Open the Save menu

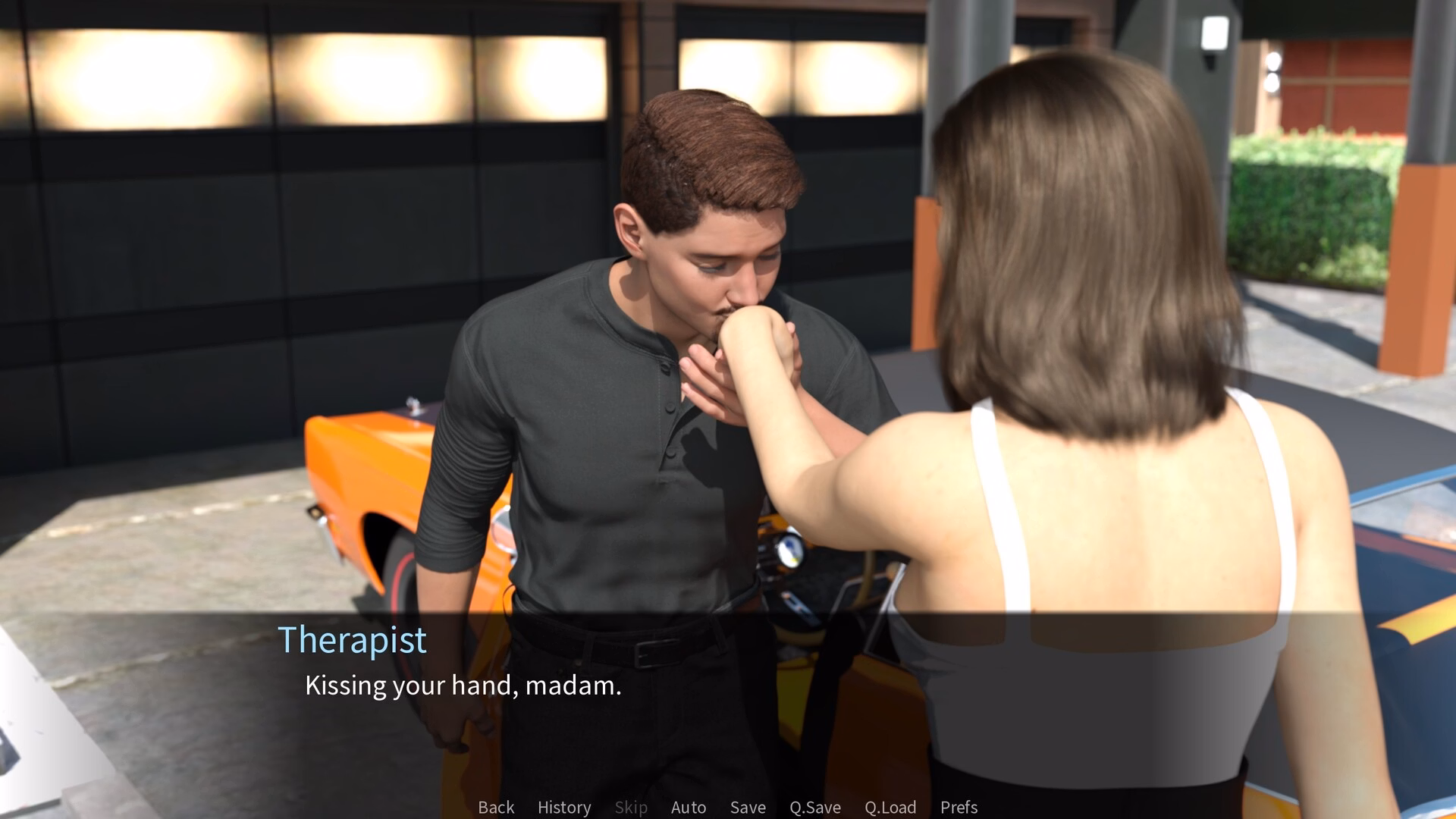pos(748,808)
